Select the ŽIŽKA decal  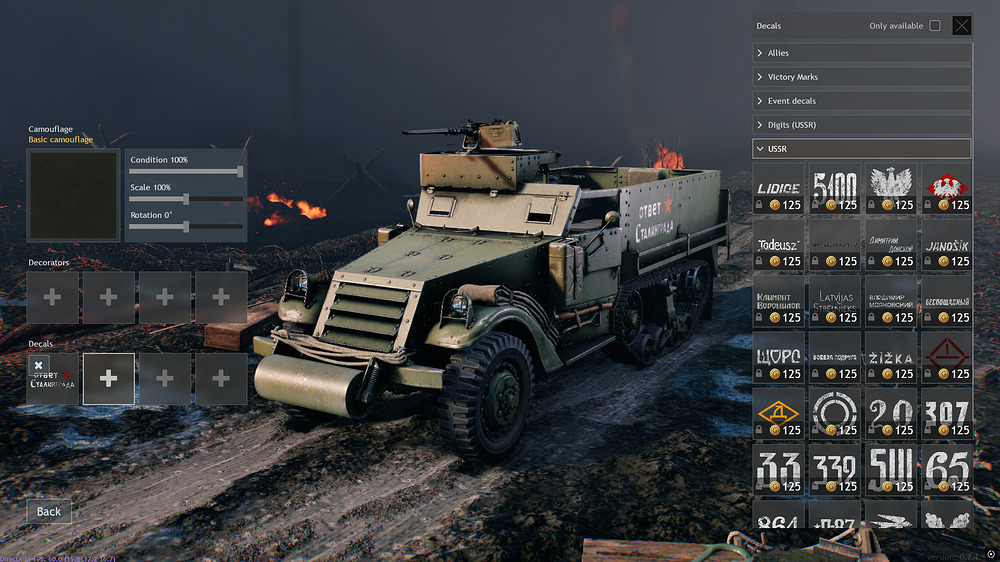890,357
